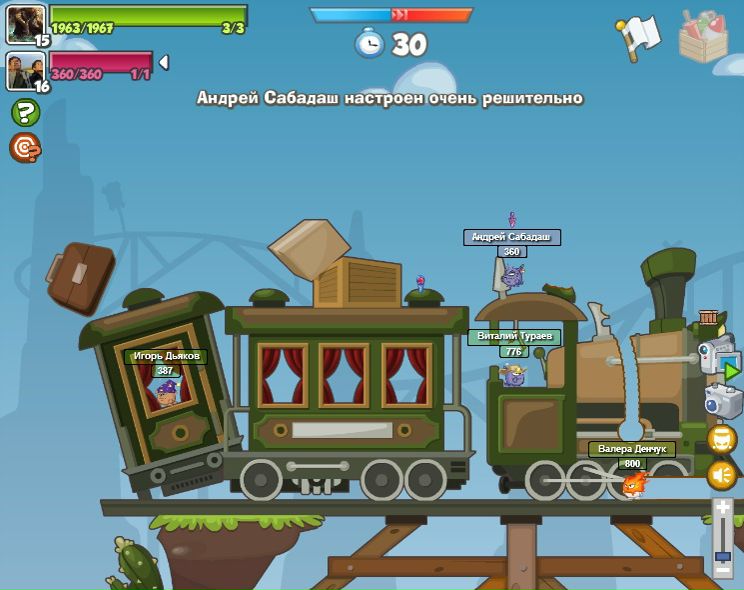Zoom in with the plus button
Viewport: 744px width, 590px height.
722,509
